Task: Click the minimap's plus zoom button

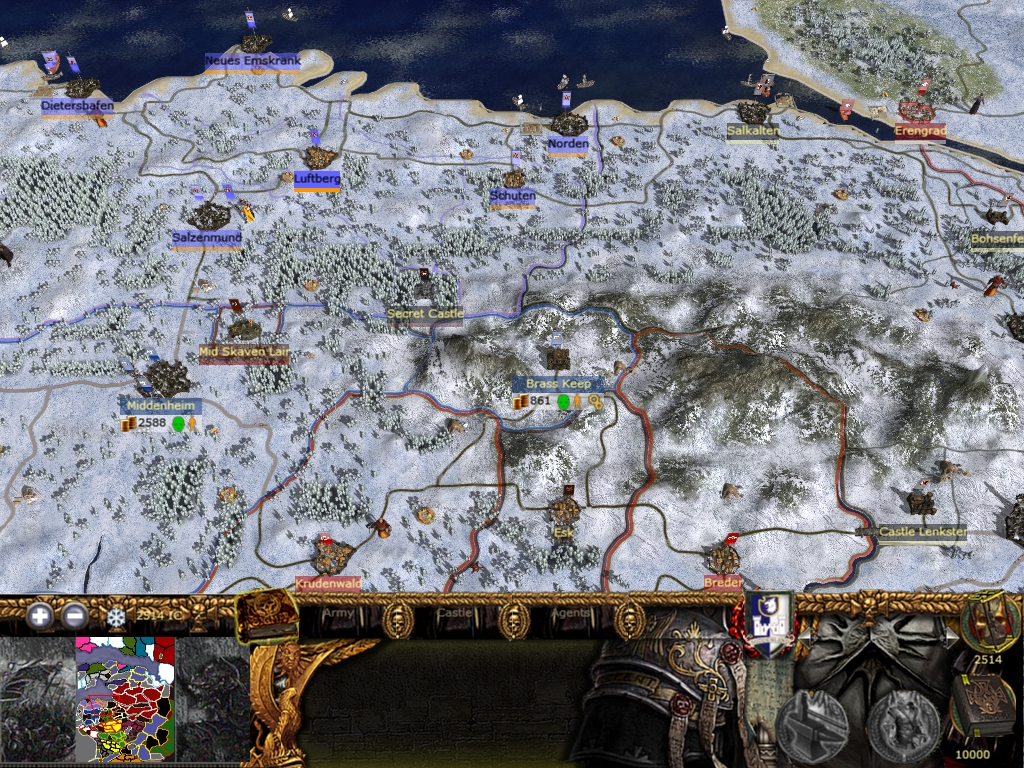Action: [x=40, y=616]
